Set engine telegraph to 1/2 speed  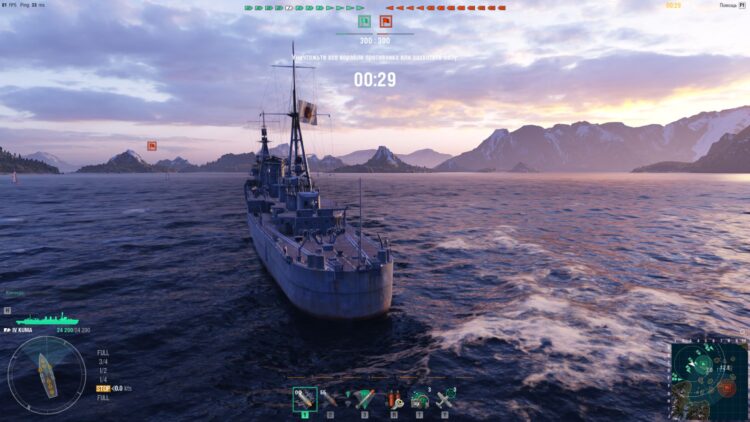tap(103, 370)
